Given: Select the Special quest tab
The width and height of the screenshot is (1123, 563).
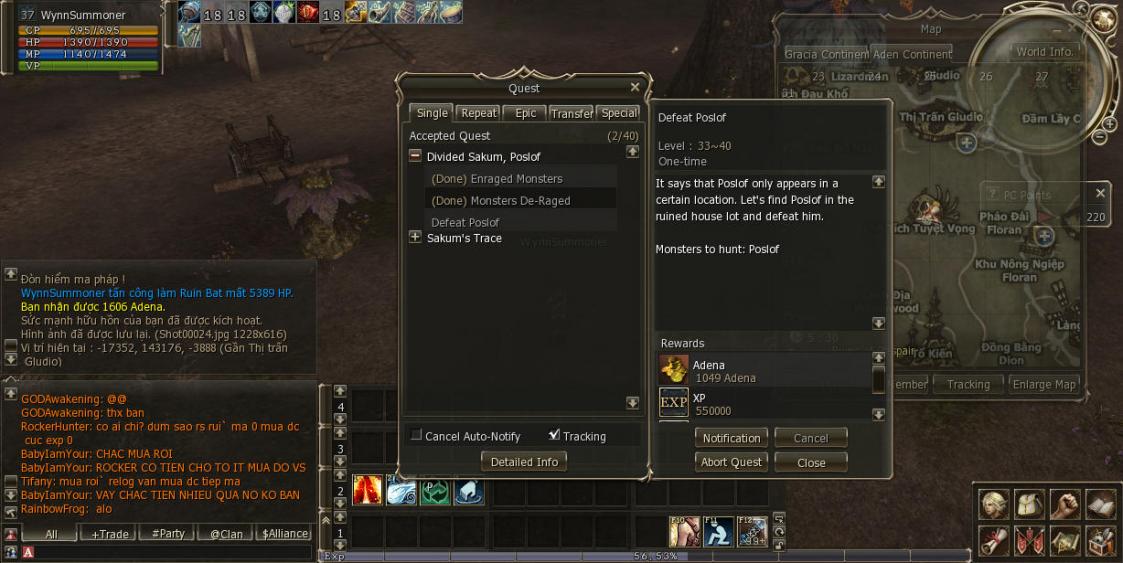Looking at the screenshot, I should [619, 113].
